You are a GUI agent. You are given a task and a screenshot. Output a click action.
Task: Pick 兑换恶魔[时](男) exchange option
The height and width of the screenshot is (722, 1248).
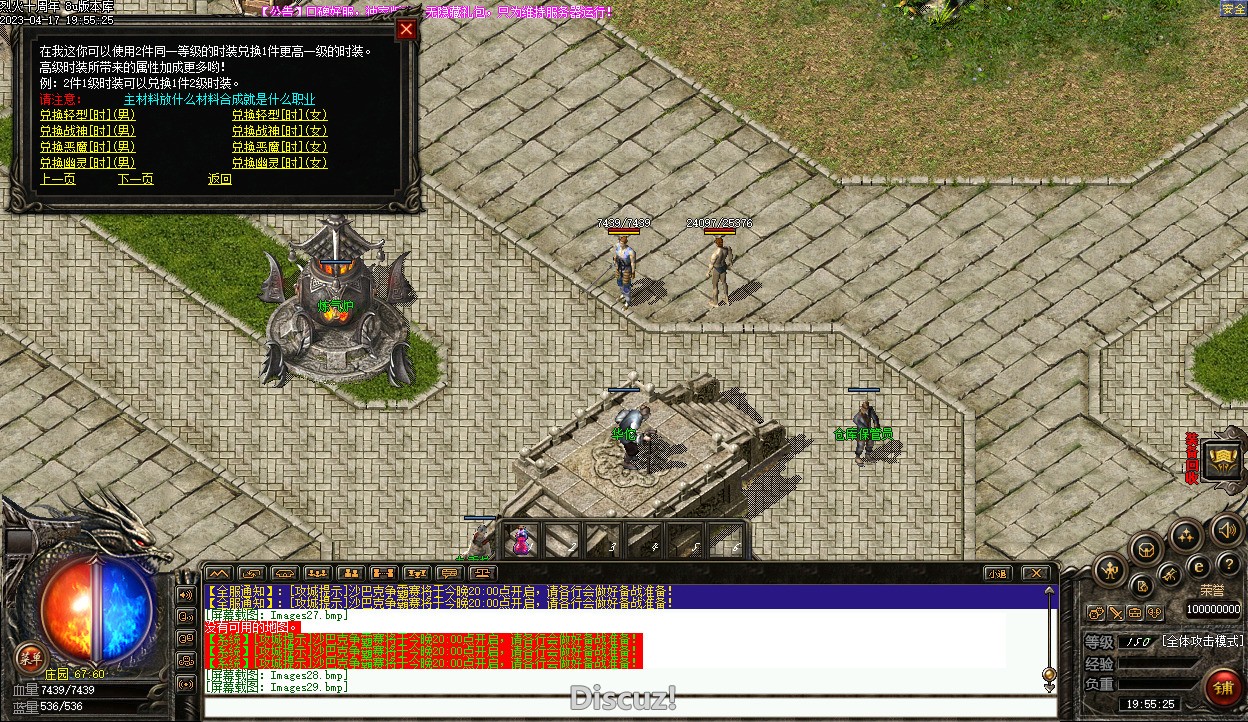87,147
